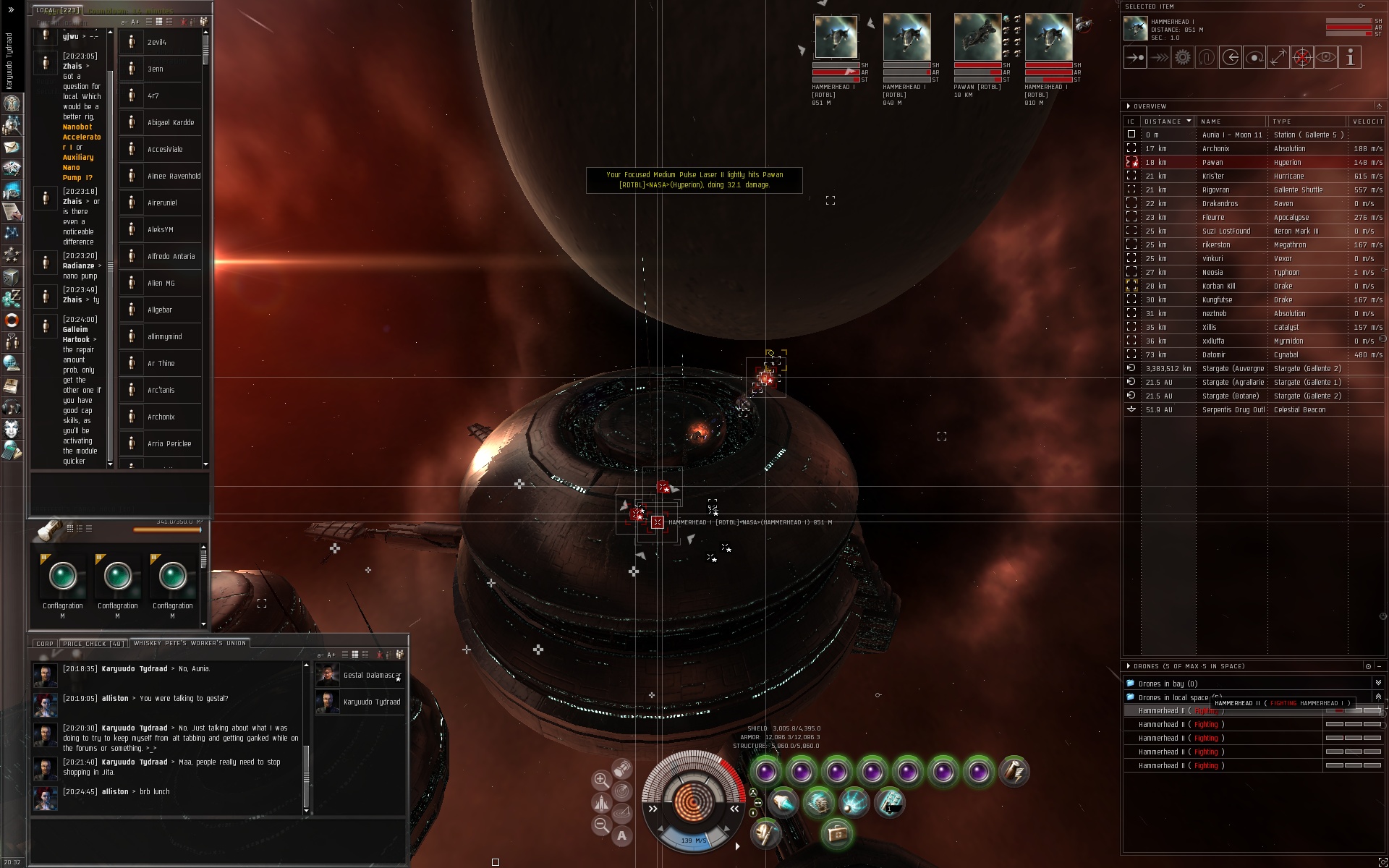Select the first Conflagration M crystal
The width and height of the screenshot is (1389, 868).
pyautogui.click(x=63, y=576)
